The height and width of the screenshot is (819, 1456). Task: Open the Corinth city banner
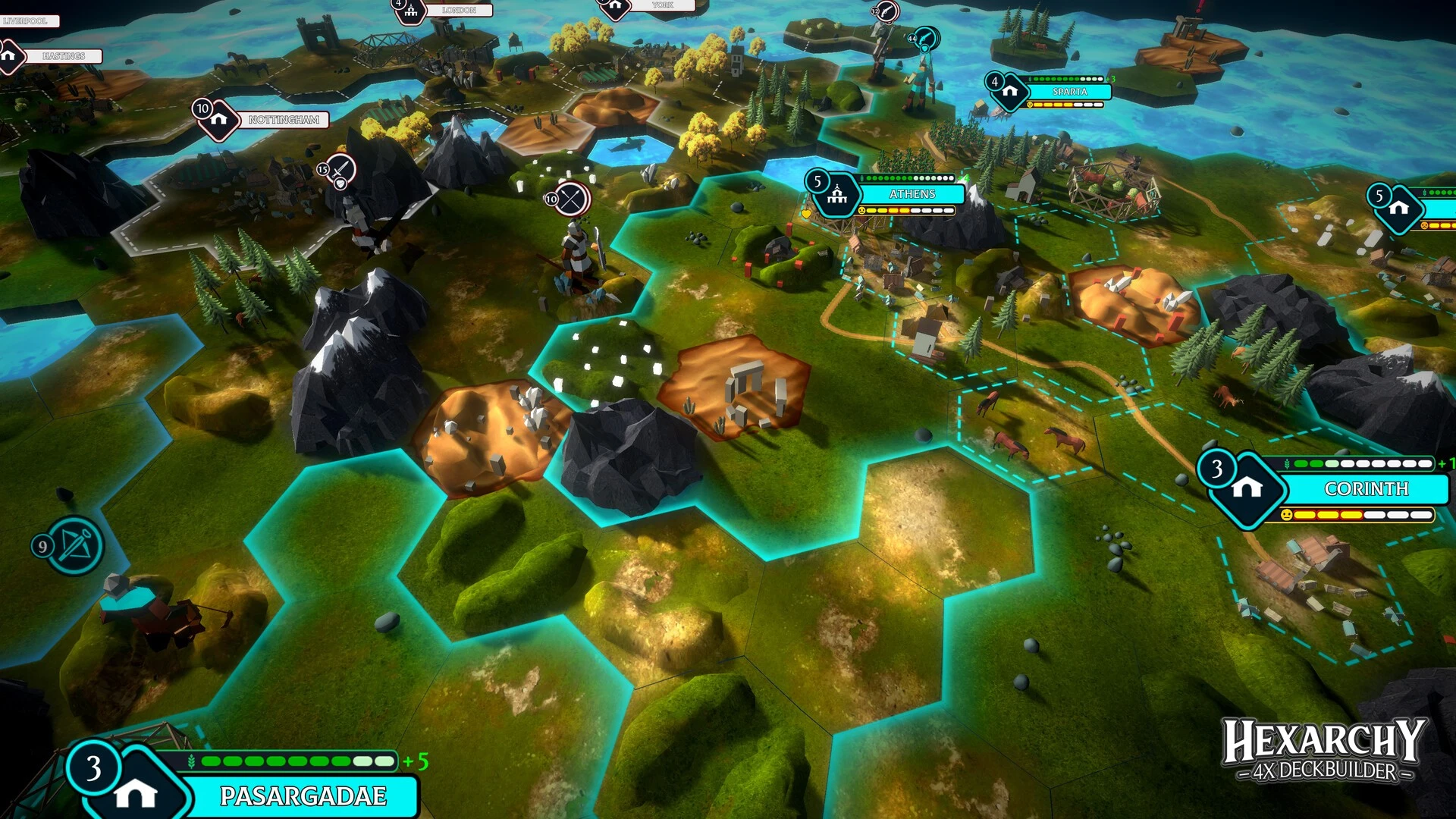(1366, 489)
